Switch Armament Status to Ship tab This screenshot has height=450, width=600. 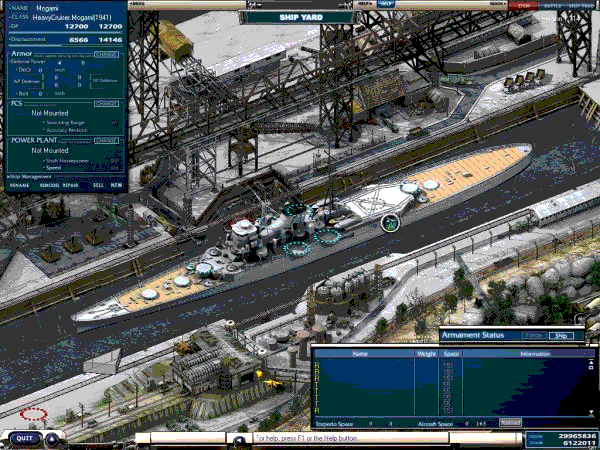[x=562, y=336]
